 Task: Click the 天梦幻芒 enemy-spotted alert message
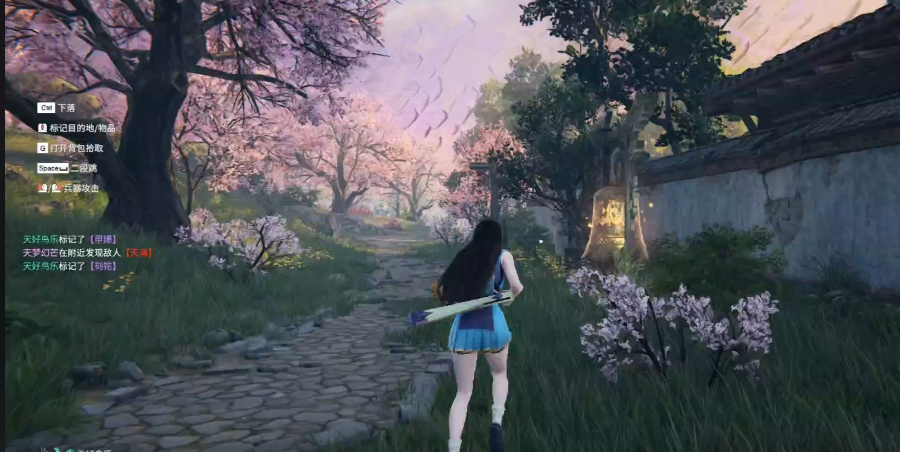pos(86,253)
